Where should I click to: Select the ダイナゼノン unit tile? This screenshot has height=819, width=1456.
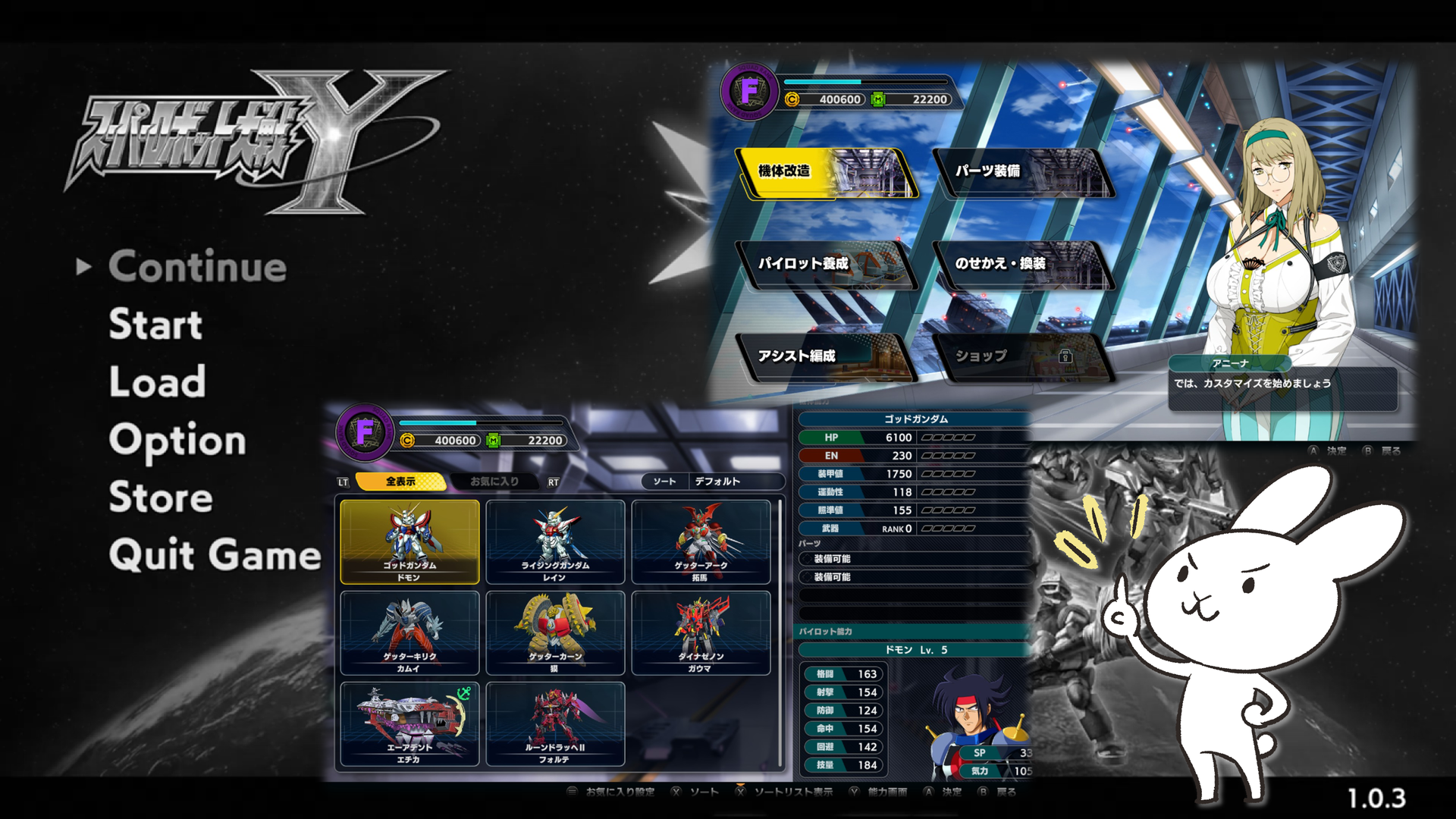pyautogui.click(x=701, y=632)
